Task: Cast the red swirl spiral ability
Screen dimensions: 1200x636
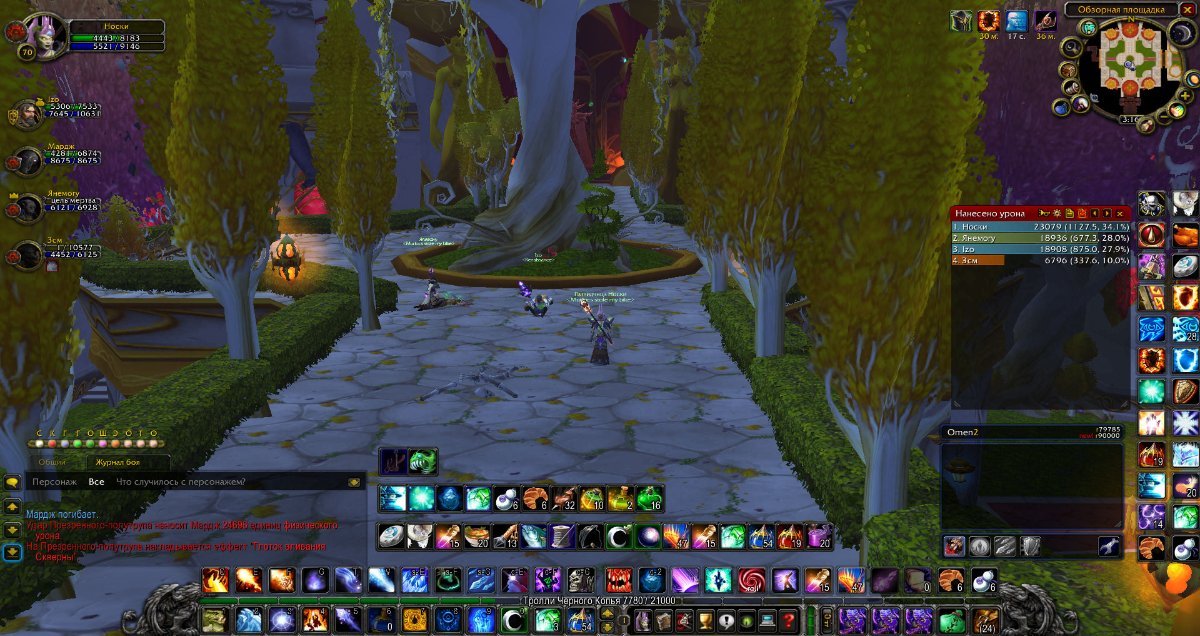Action: 751,580
